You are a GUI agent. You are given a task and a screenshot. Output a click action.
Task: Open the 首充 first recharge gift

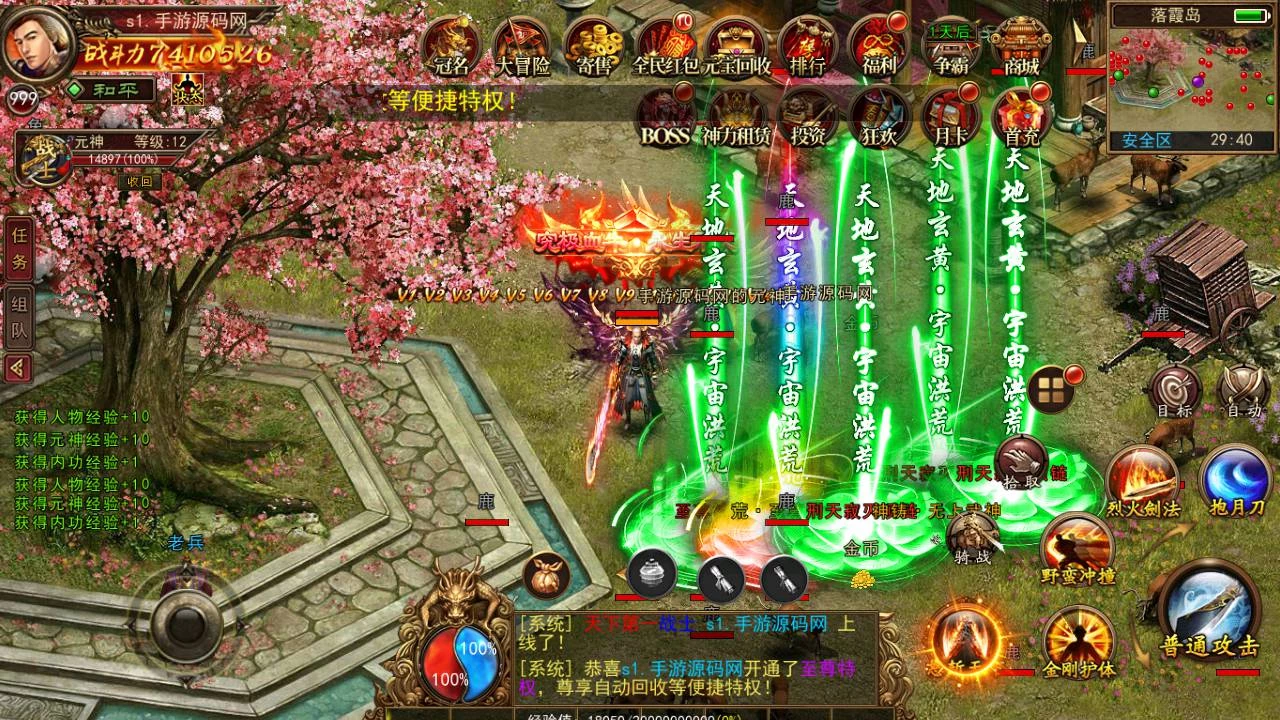[x=1020, y=116]
